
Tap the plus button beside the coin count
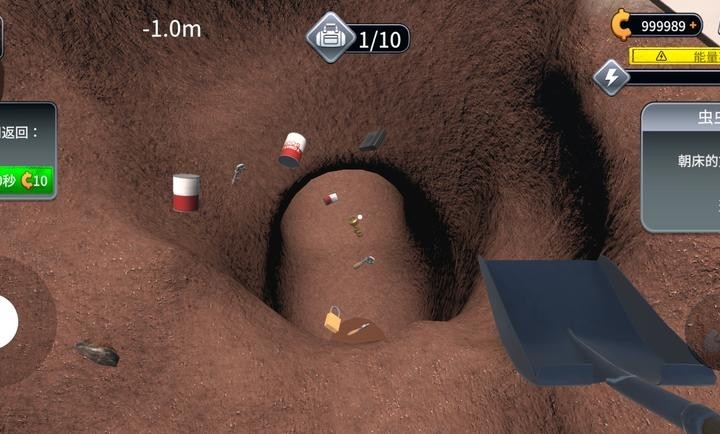click(x=693, y=26)
